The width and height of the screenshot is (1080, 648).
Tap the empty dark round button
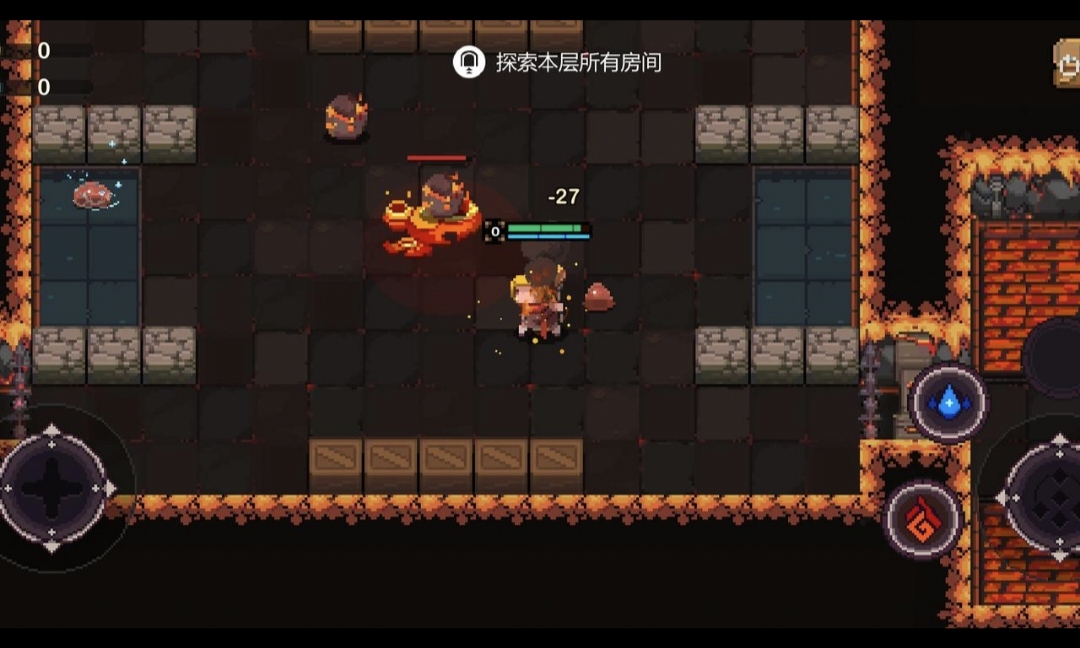pos(1055,357)
